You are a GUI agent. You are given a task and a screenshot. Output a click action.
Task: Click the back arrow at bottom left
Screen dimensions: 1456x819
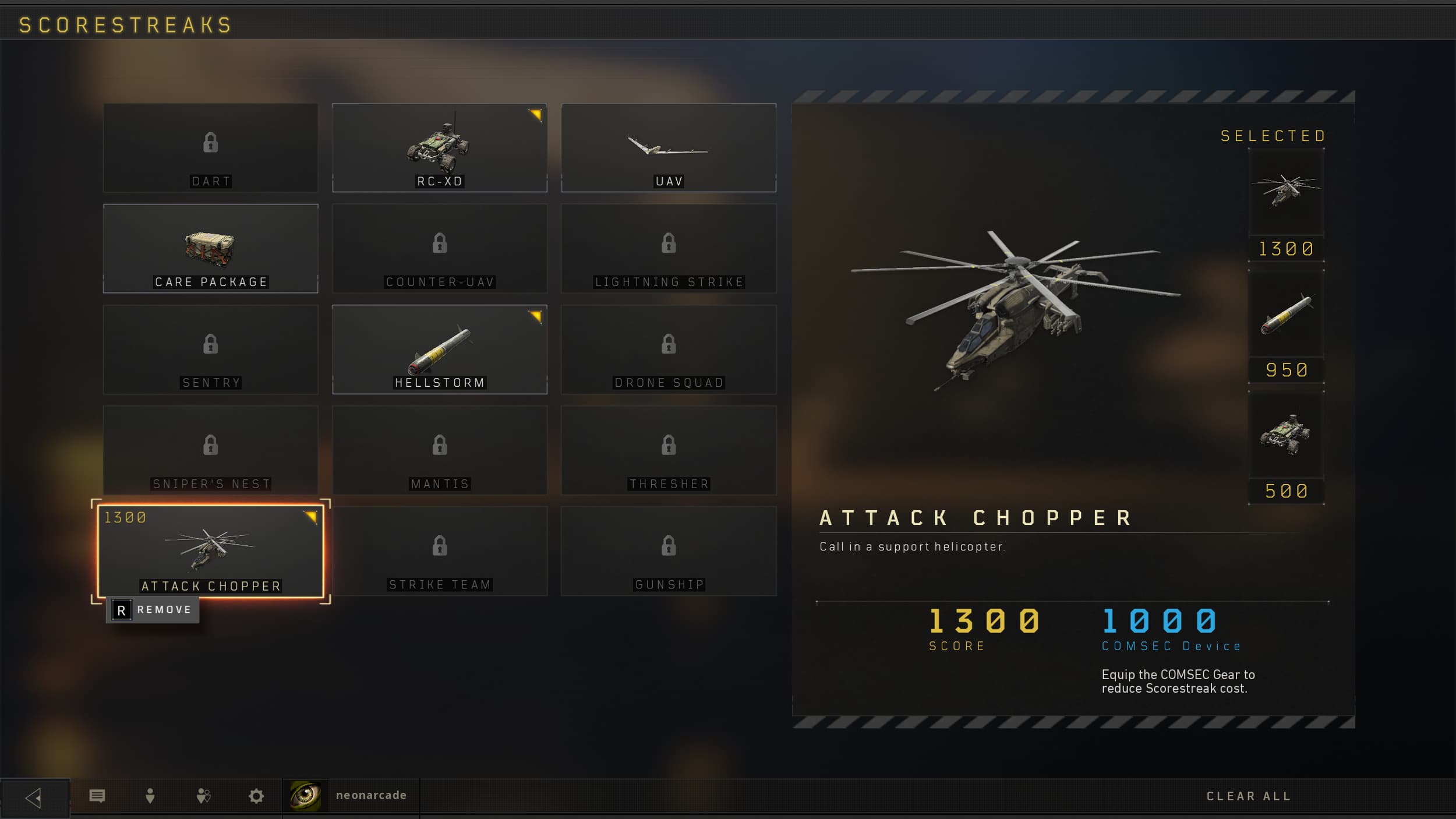click(x=35, y=795)
